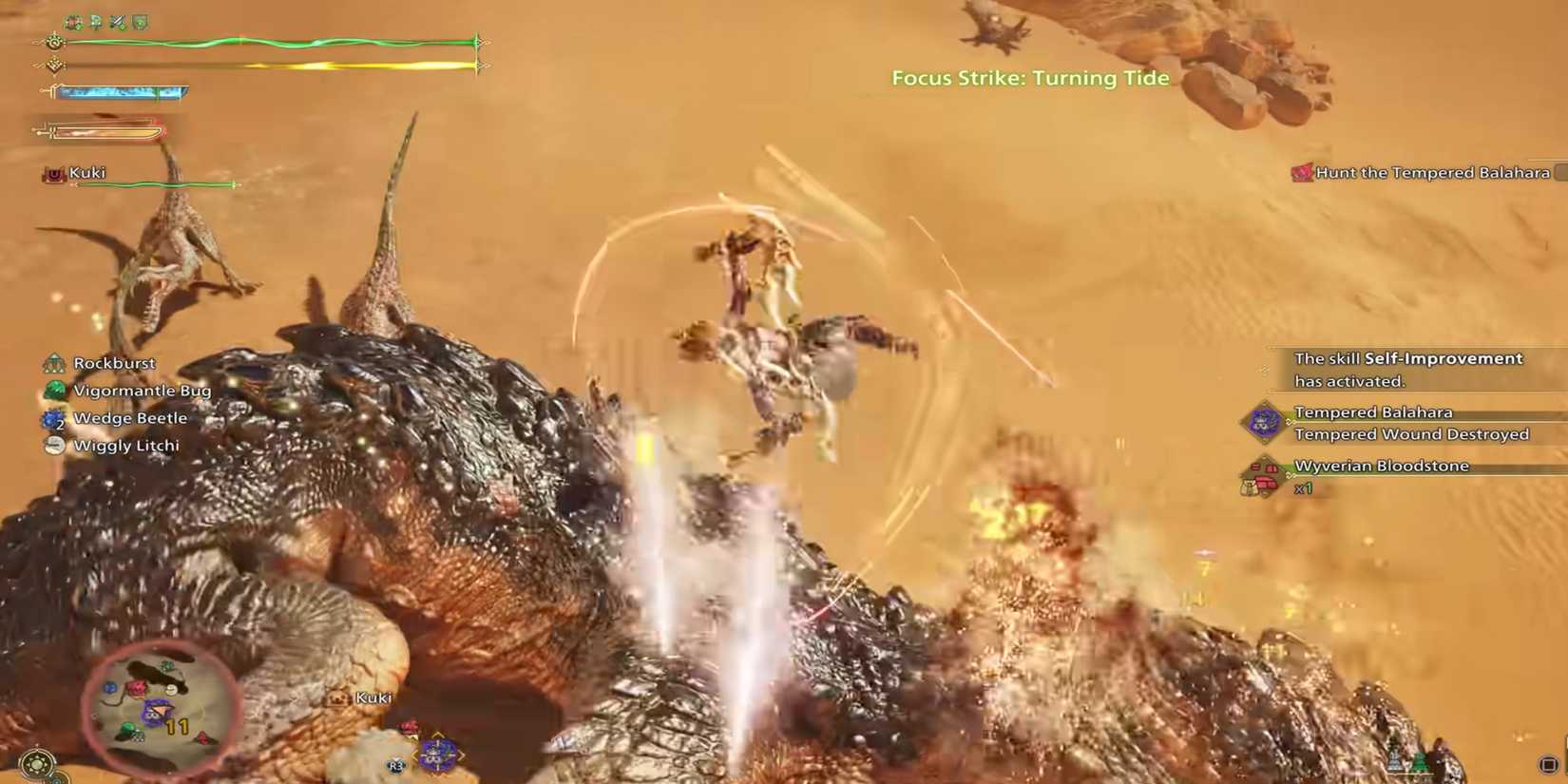The height and width of the screenshot is (784, 1568).
Task: Select the Rockburst slinger ammo icon
Action: point(52,363)
